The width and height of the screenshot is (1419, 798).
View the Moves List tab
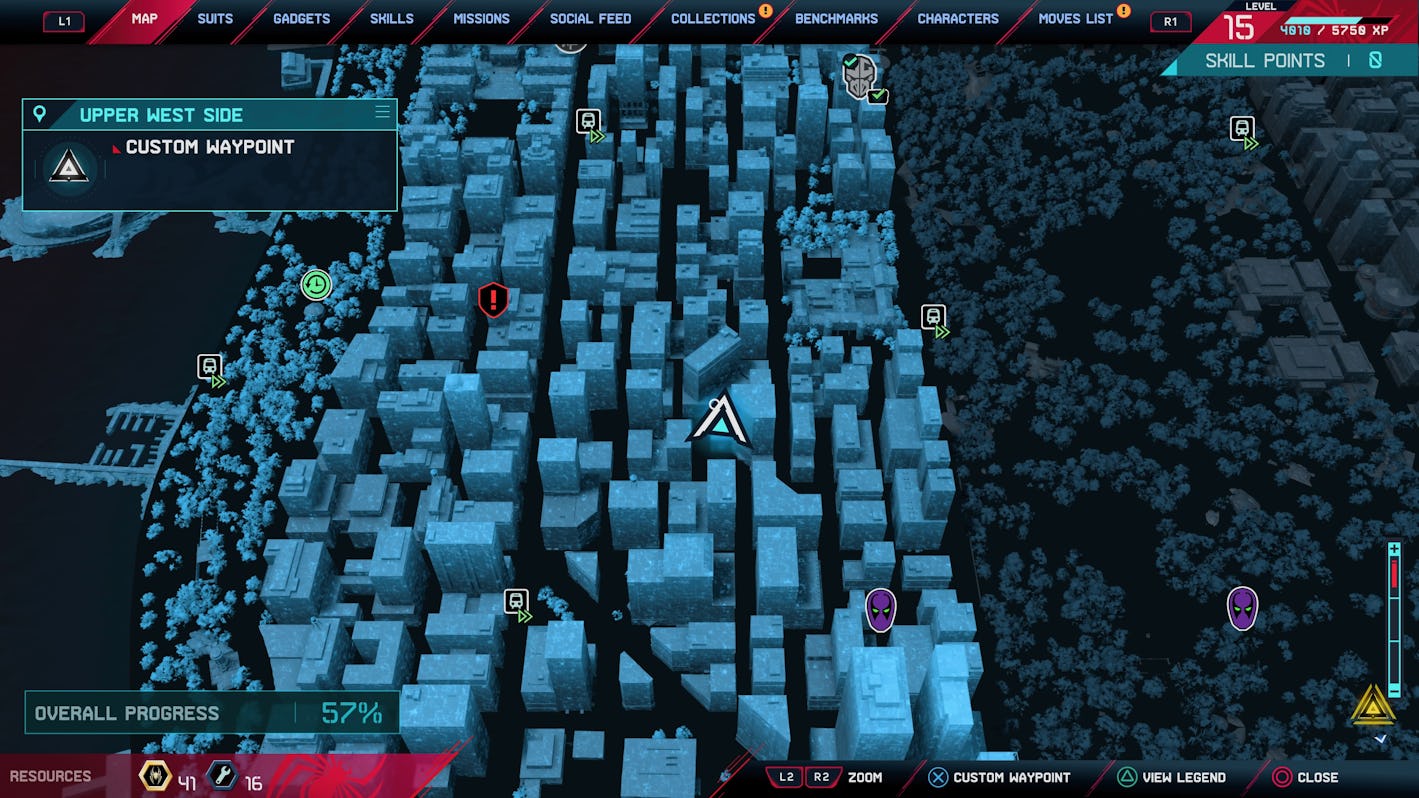click(1075, 19)
